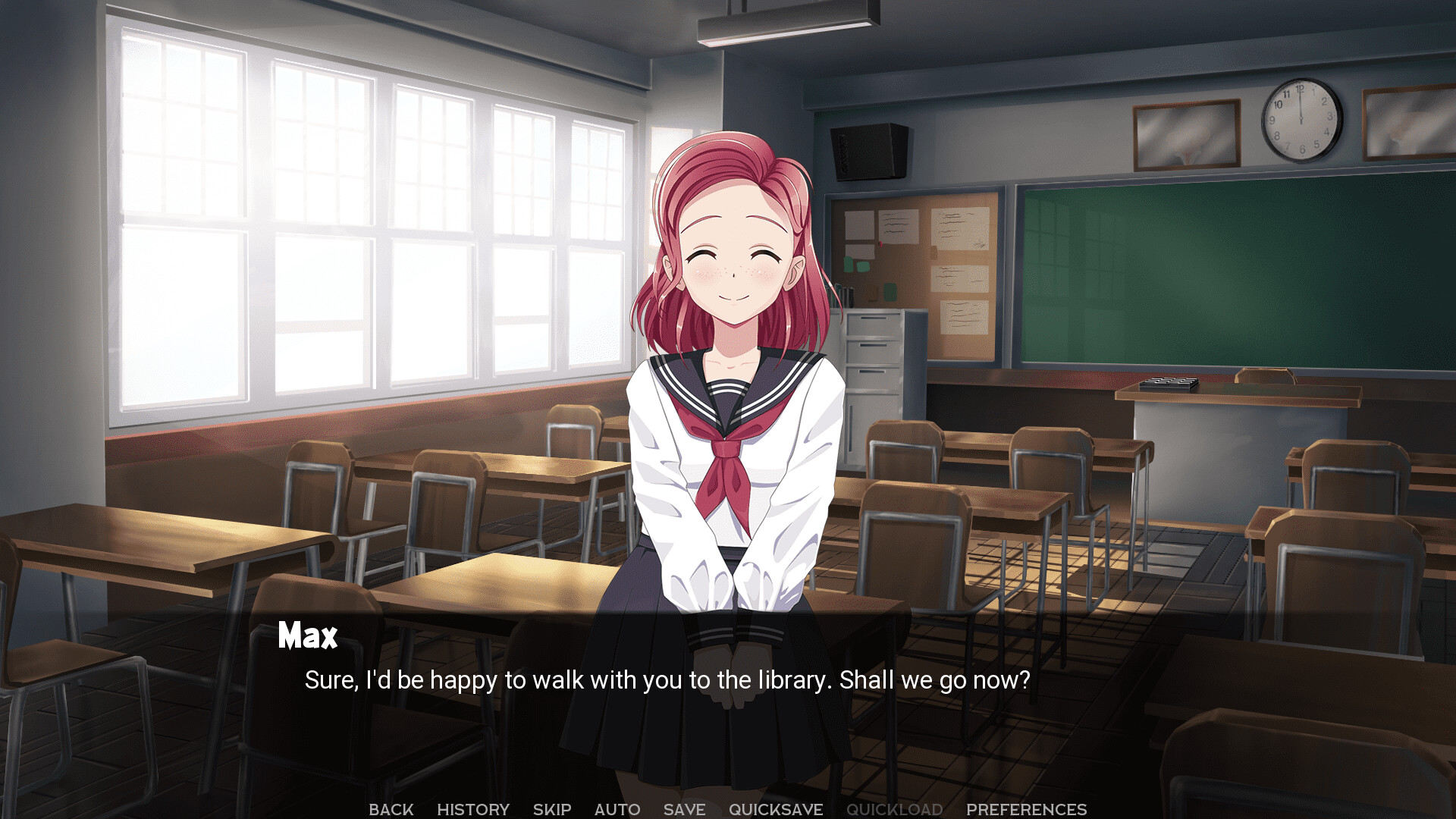Enable auto-advance with the AUTO button
Image resolution: width=1456 pixels, height=819 pixels.
click(x=617, y=808)
